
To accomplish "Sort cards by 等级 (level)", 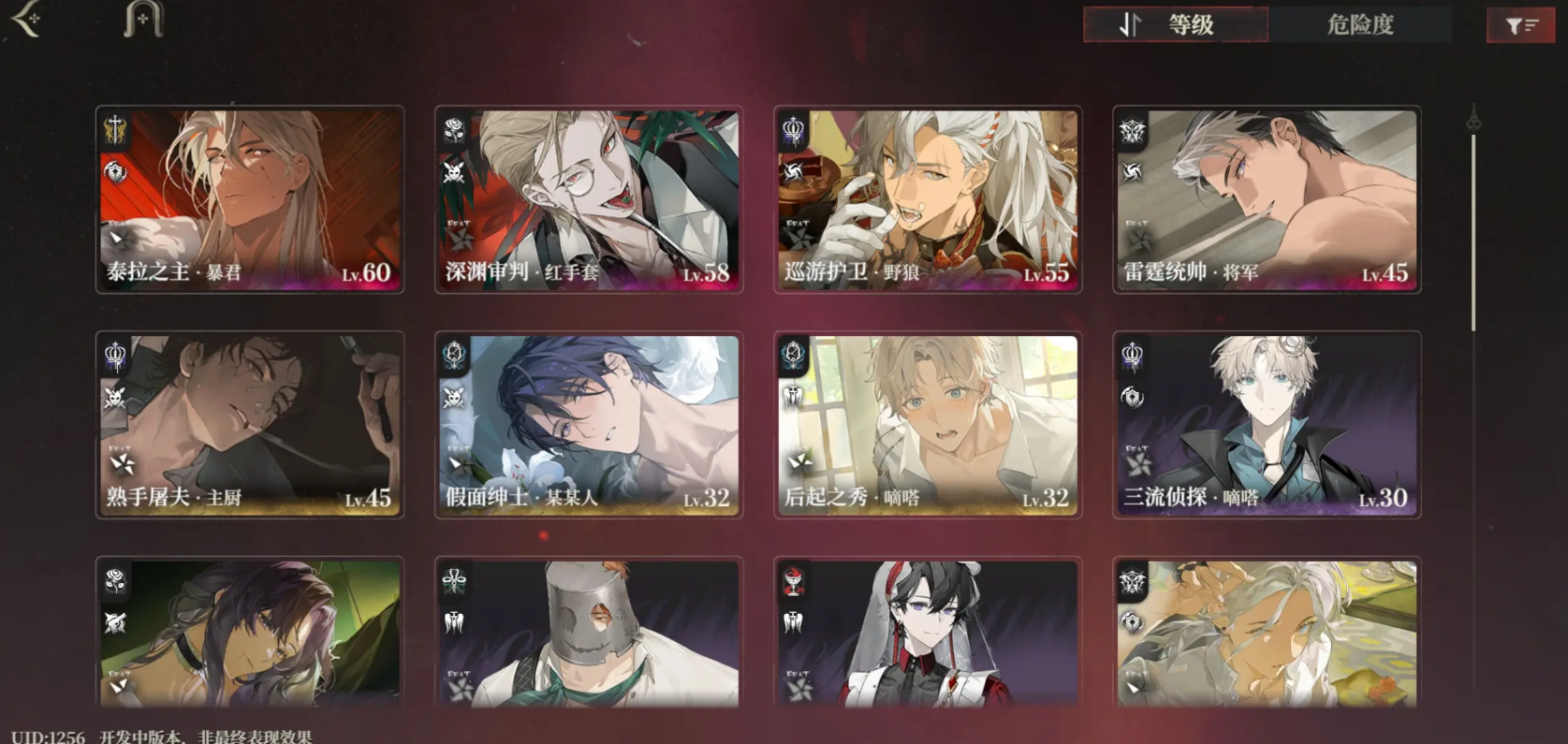I will (1175, 25).
